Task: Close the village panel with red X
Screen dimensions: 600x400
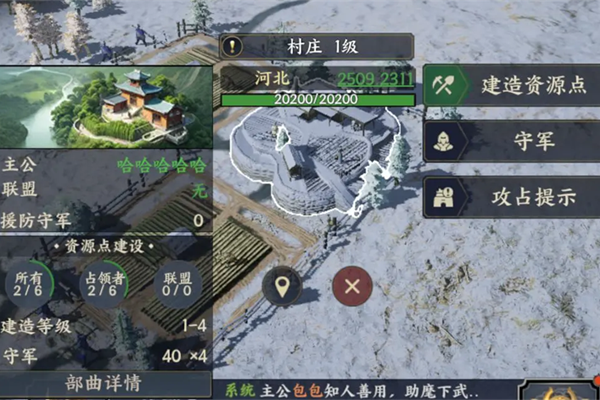Action: [352, 288]
